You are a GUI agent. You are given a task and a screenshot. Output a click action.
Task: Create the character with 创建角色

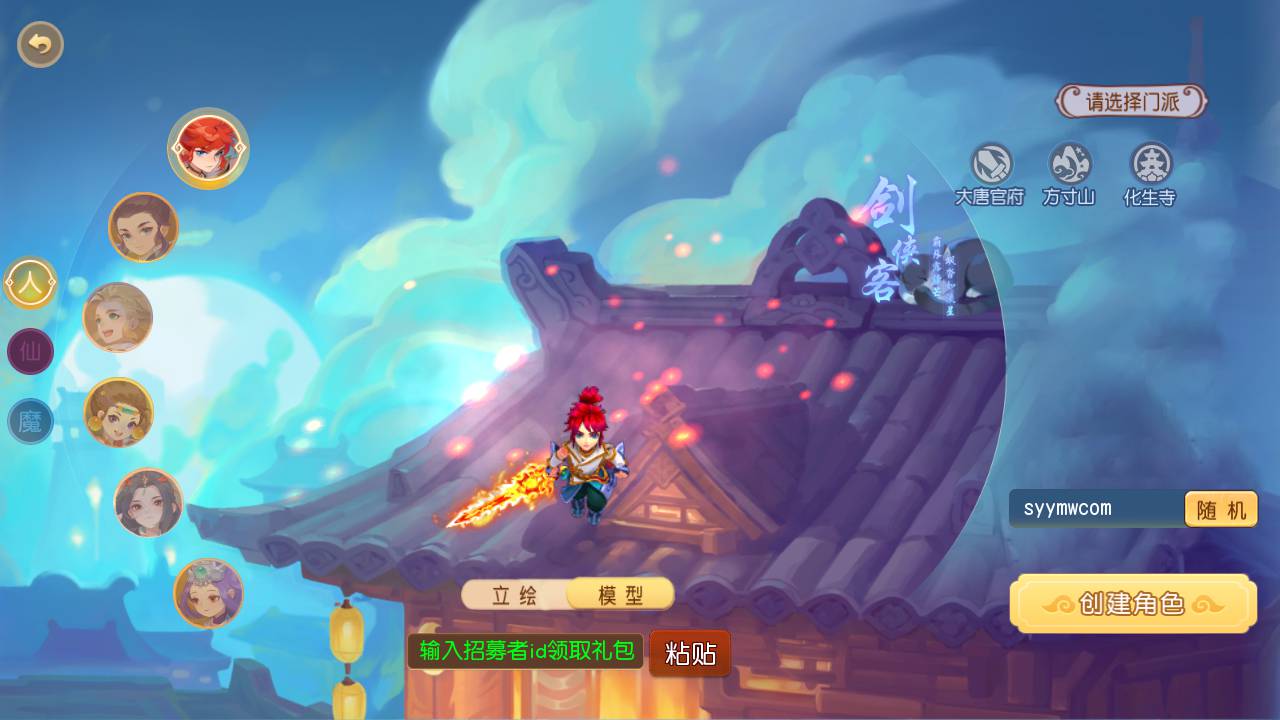(x=1133, y=603)
